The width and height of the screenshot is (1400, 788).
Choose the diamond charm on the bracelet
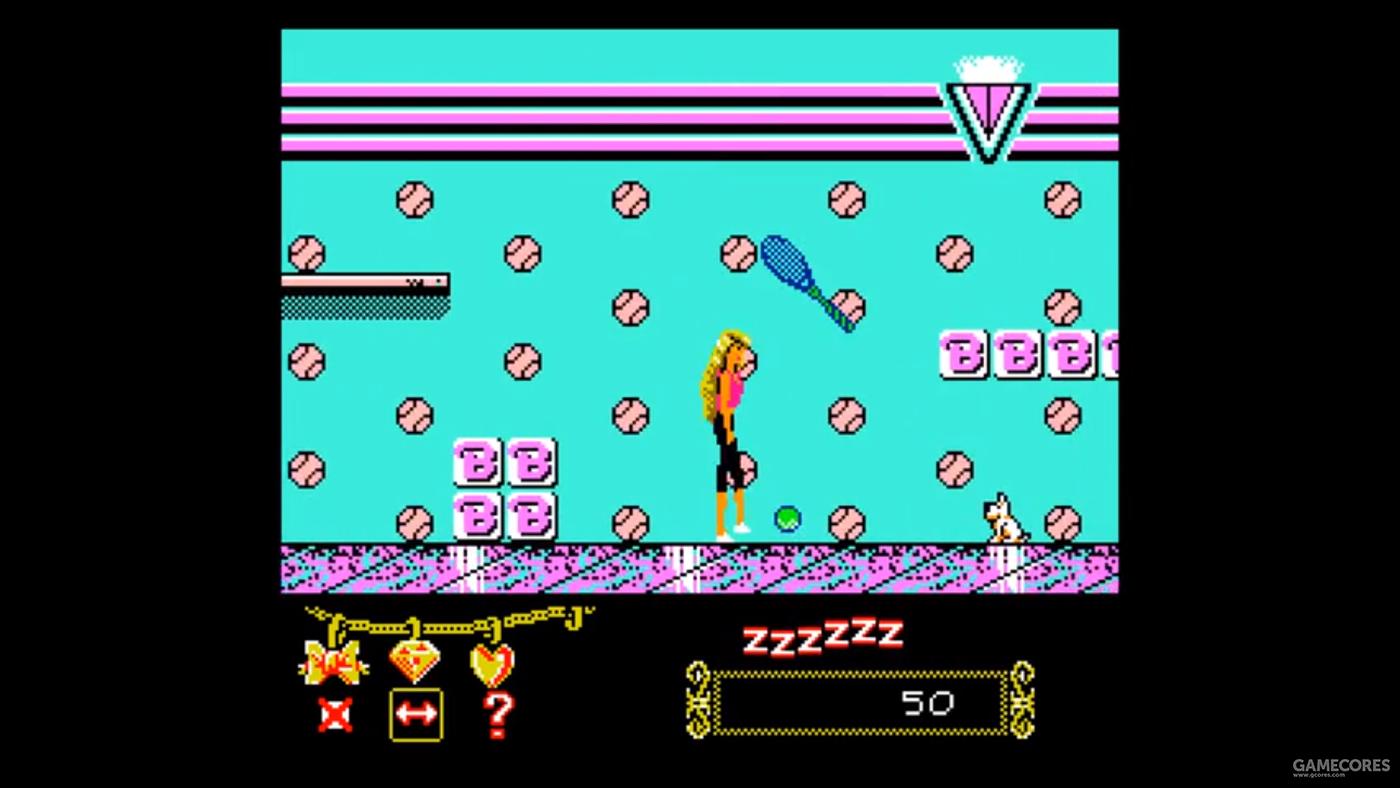pyautogui.click(x=414, y=660)
